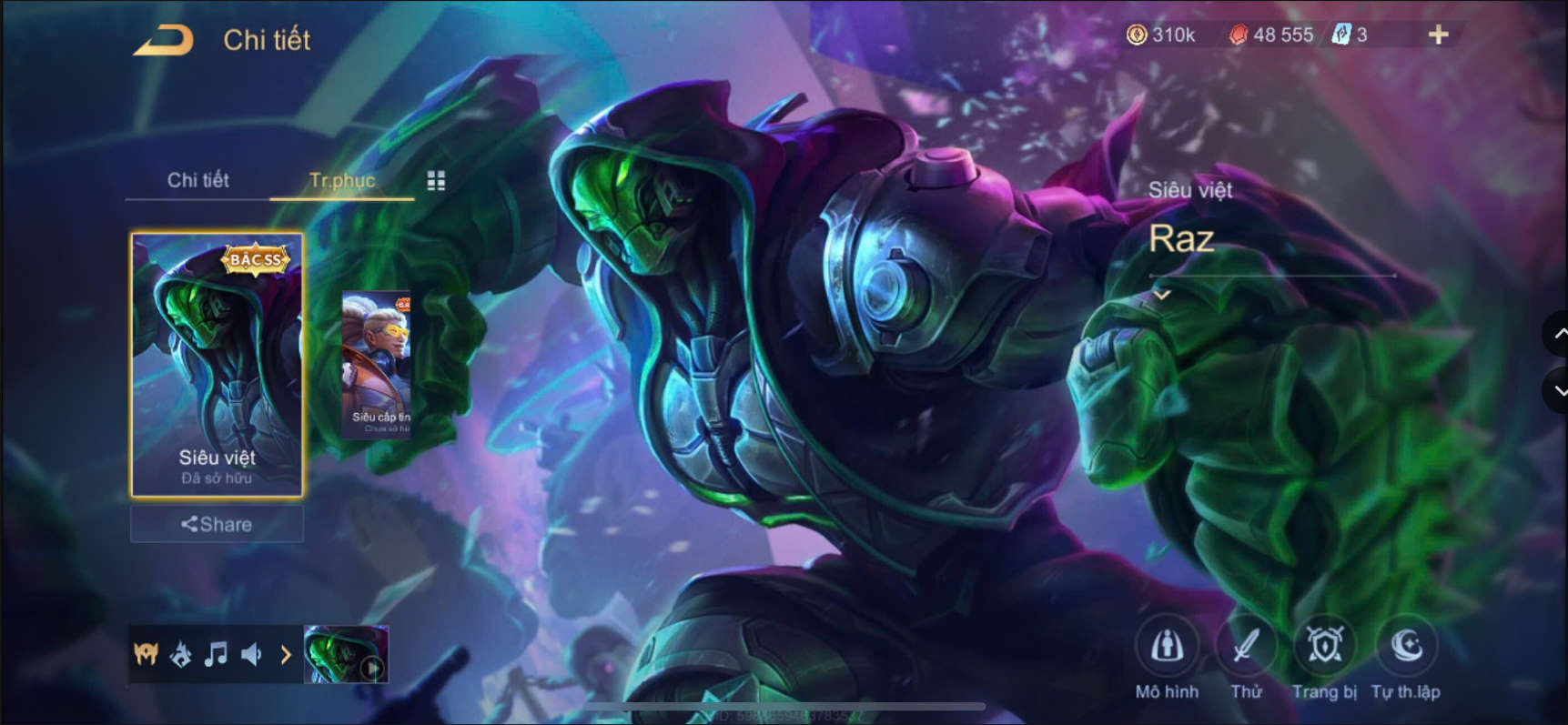Image resolution: width=1568 pixels, height=725 pixels.
Task: Expand the yellow arrow next to audio icons
Action: (x=287, y=653)
